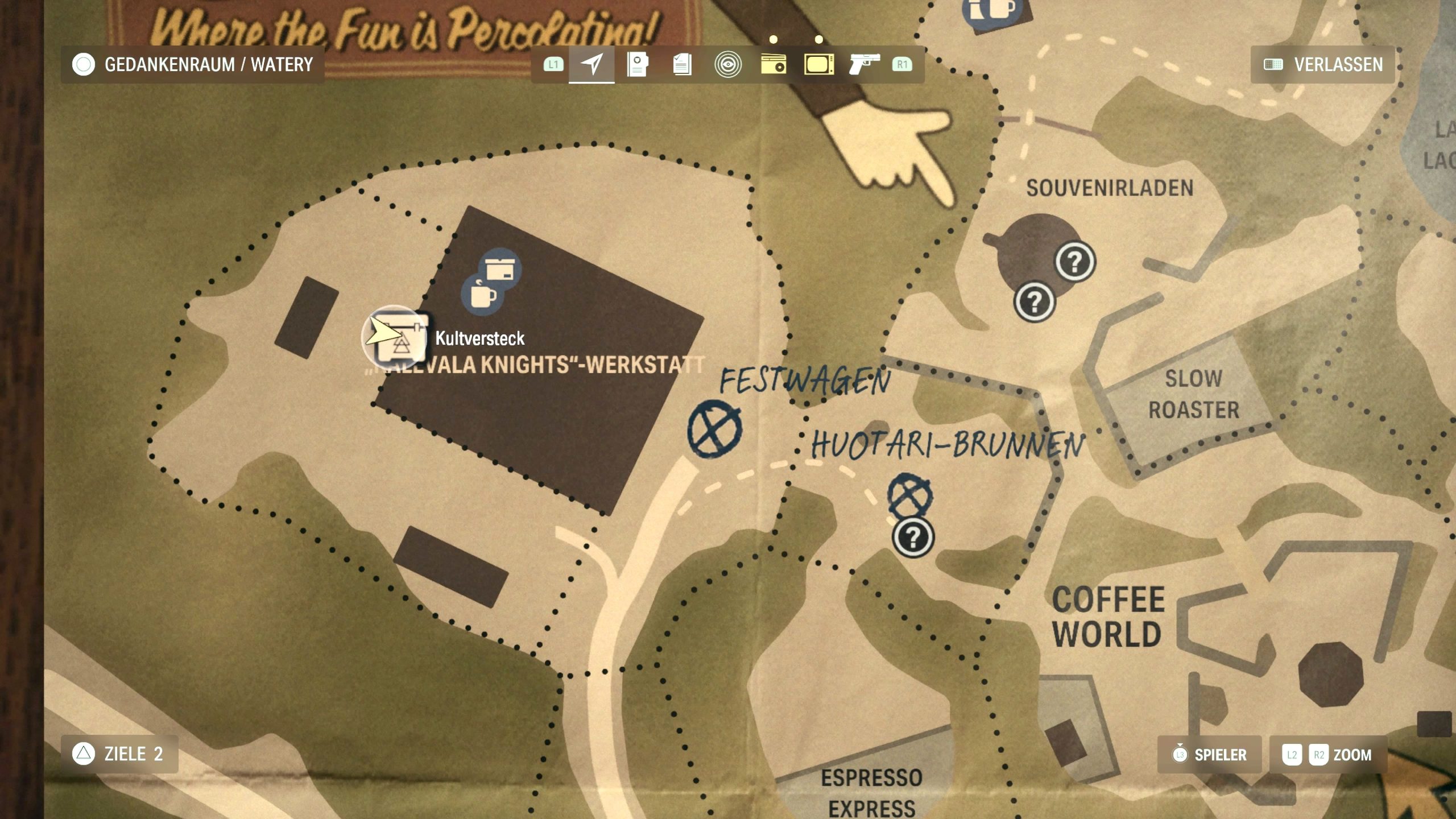Click the question mark below Huotari-Brunnen
Screen dimensions: 1456x819
[x=913, y=537]
